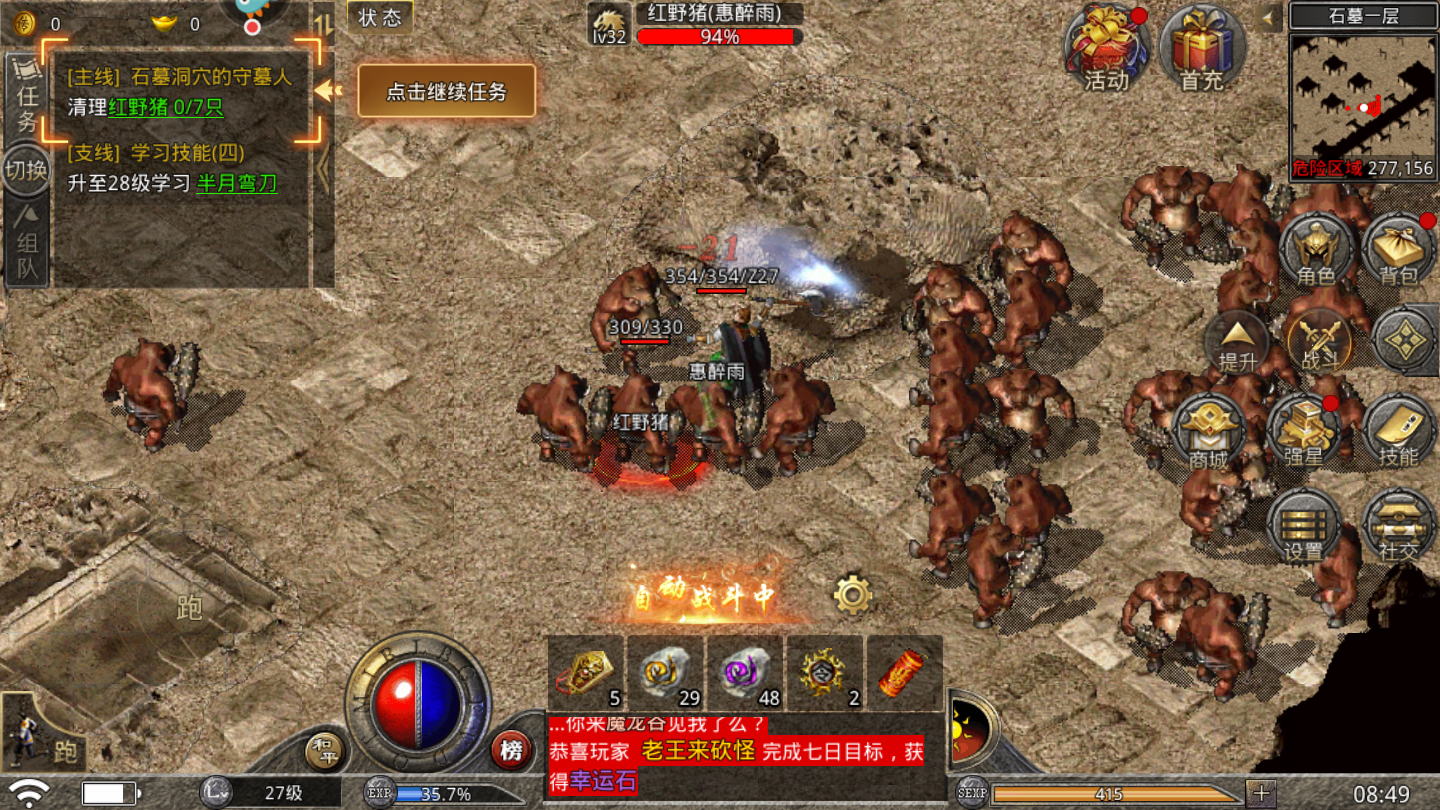Open the 技能 skills icon

click(1399, 428)
